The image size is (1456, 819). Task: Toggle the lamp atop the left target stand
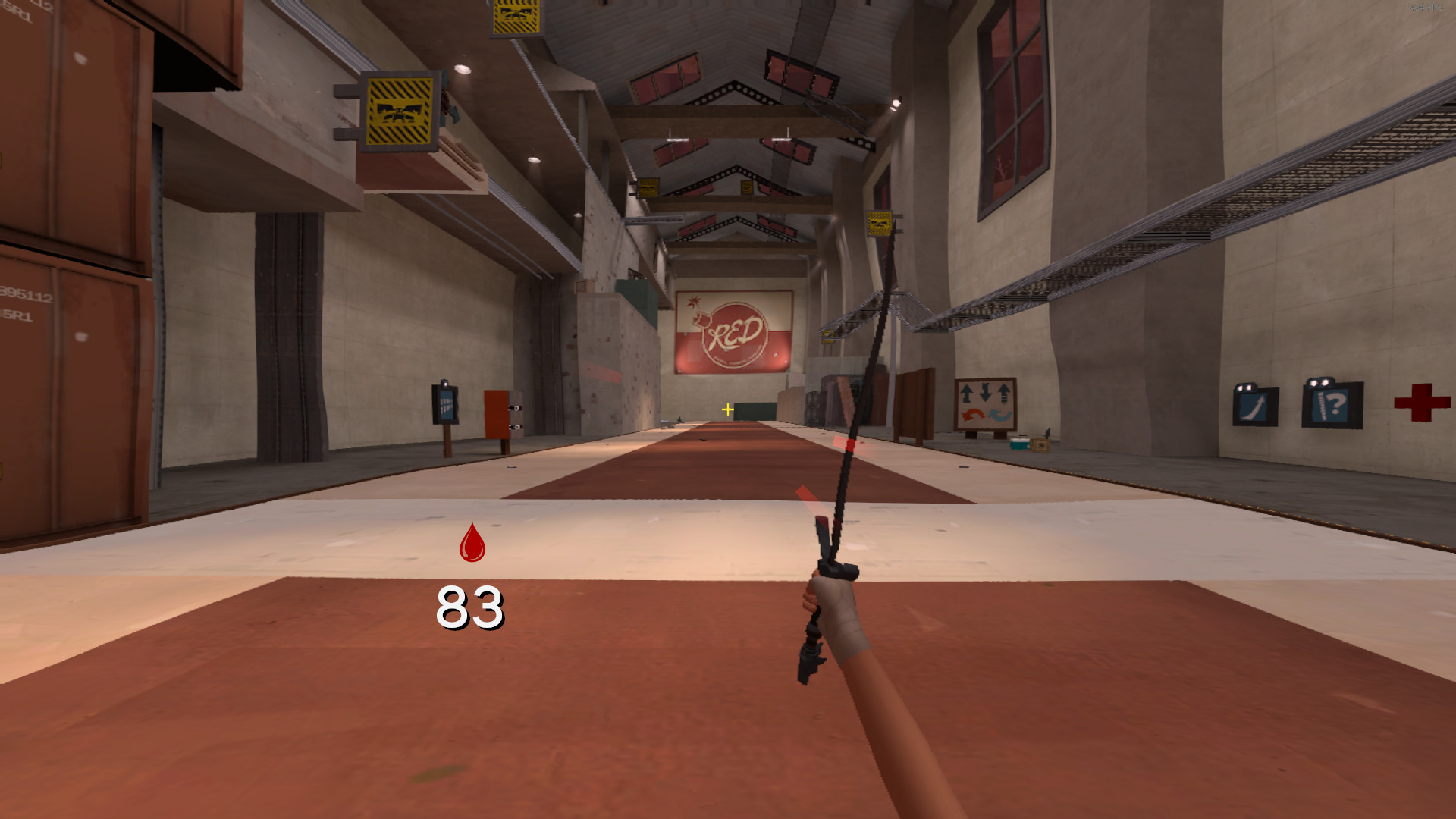[x=444, y=383]
